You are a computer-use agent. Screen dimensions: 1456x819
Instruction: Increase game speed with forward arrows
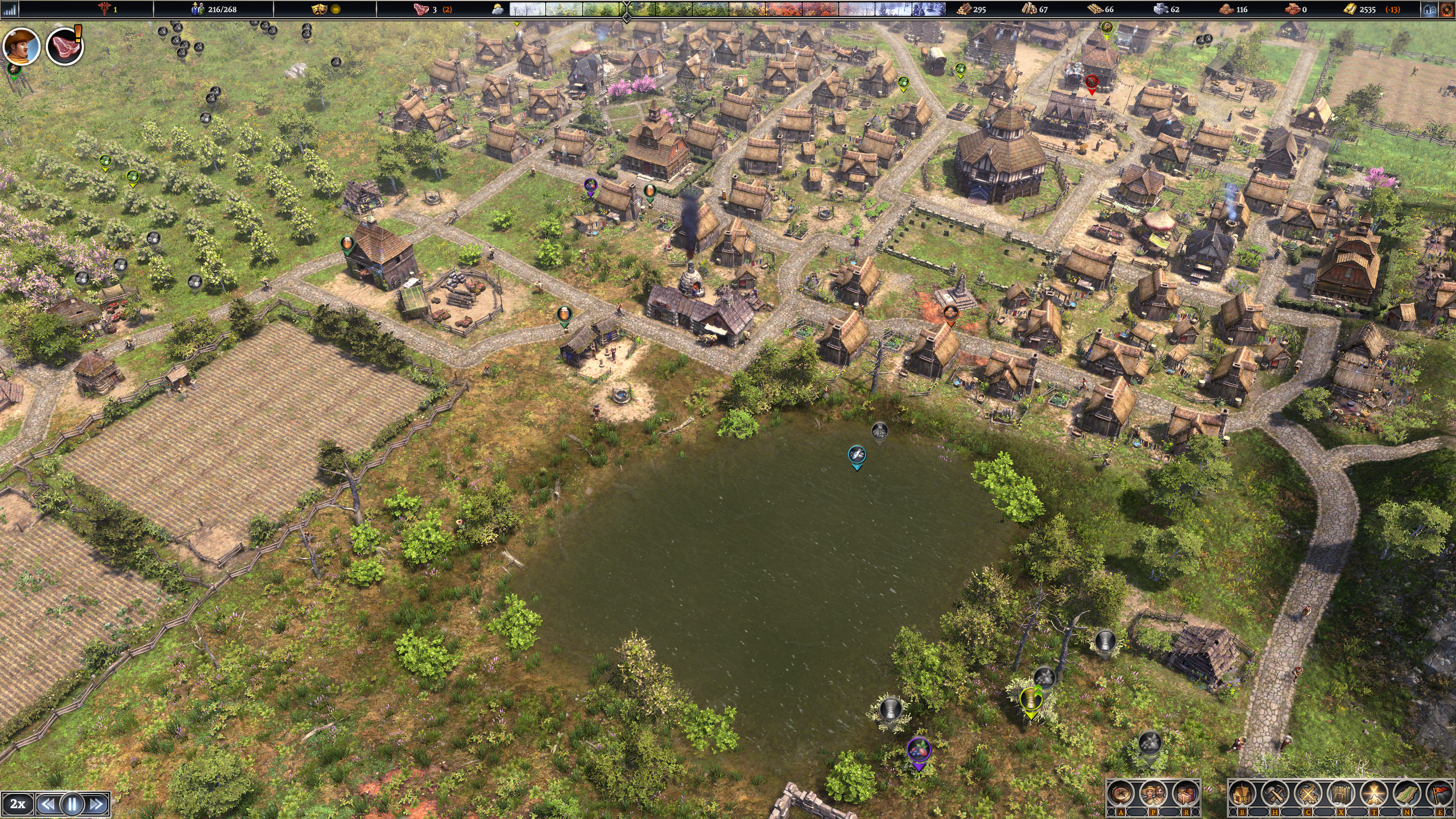[x=97, y=804]
